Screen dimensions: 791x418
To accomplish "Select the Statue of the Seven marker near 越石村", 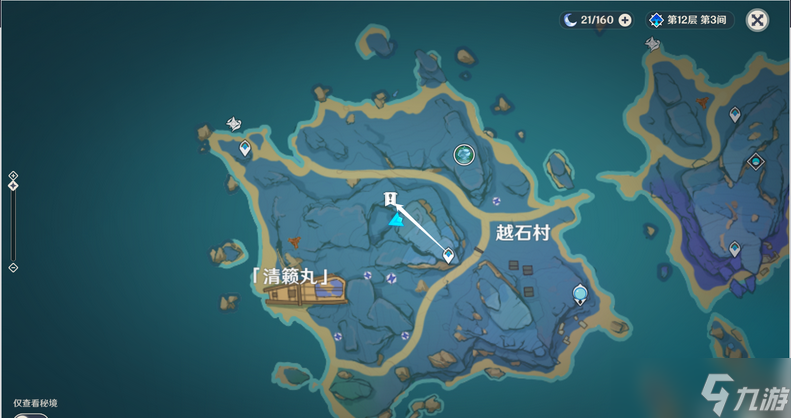I will [x=579, y=293].
